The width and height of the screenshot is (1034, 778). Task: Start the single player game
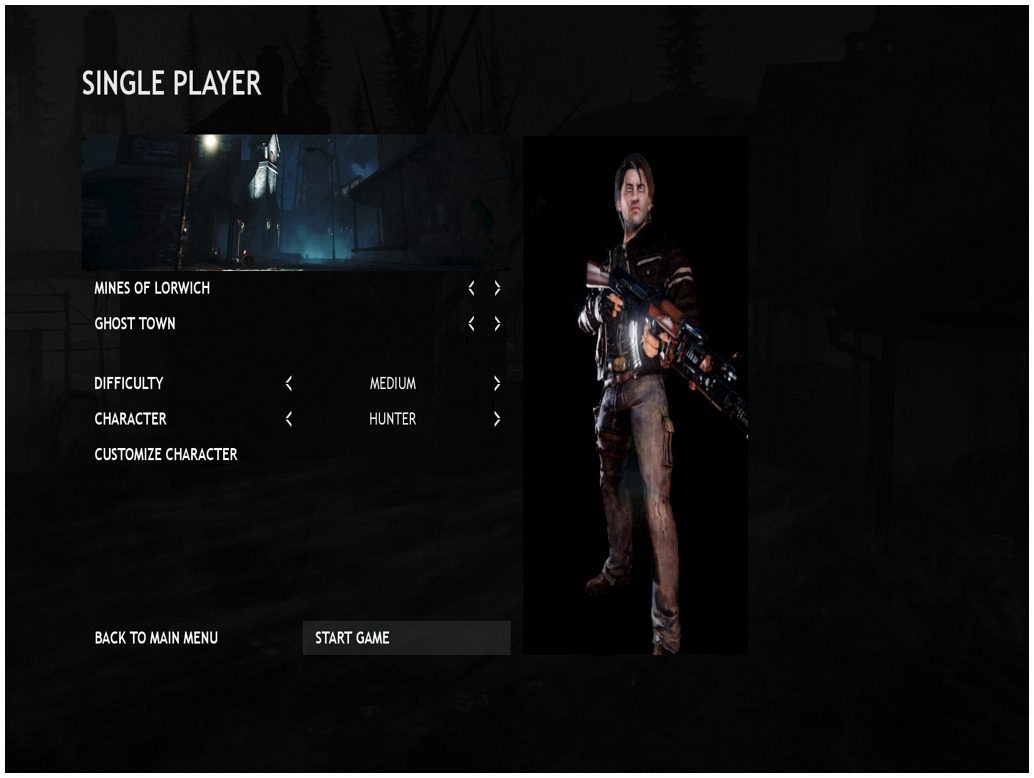(x=405, y=638)
